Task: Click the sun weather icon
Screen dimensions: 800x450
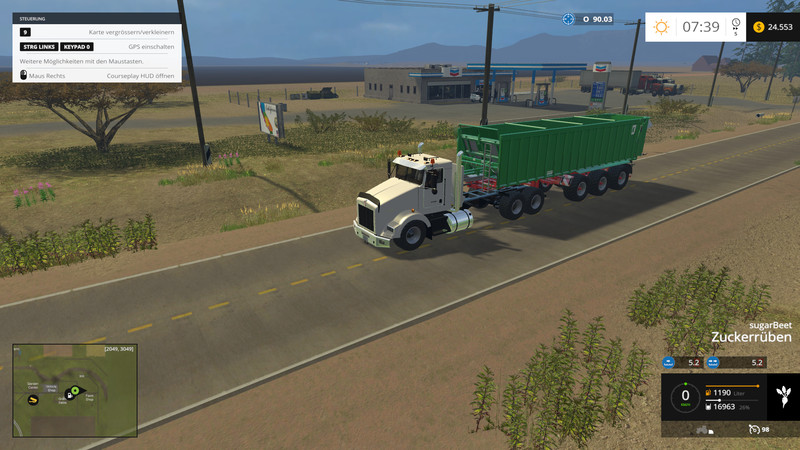Action: (x=661, y=27)
